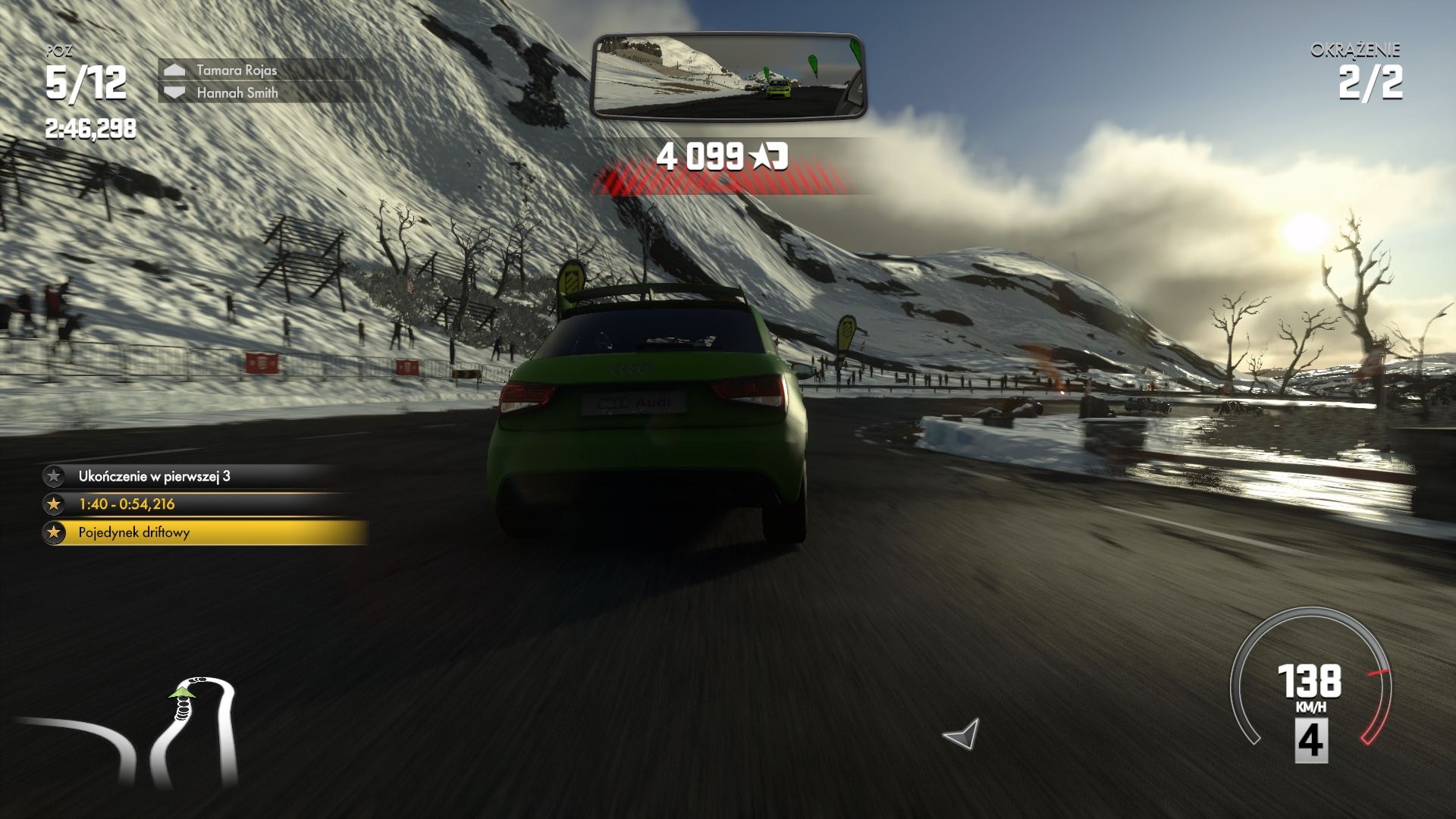
Task: Click the rear-view mirror display
Action: pos(728,77)
